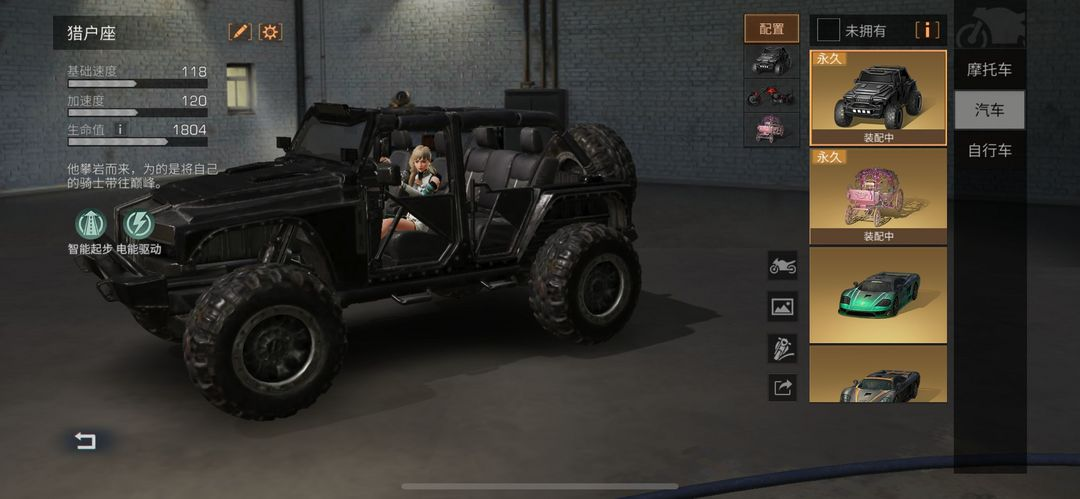Select the pink carriage vehicle card
The image size is (1080, 499).
click(x=877, y=195)
